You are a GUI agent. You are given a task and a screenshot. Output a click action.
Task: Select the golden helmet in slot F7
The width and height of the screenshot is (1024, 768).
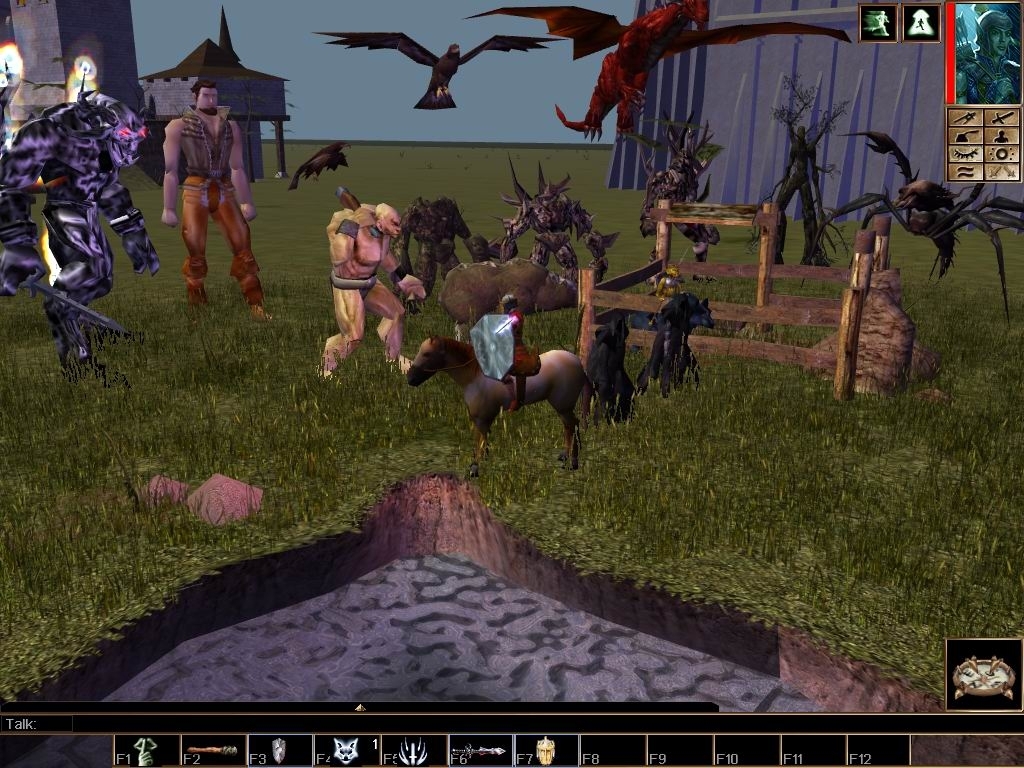point(546,751)
